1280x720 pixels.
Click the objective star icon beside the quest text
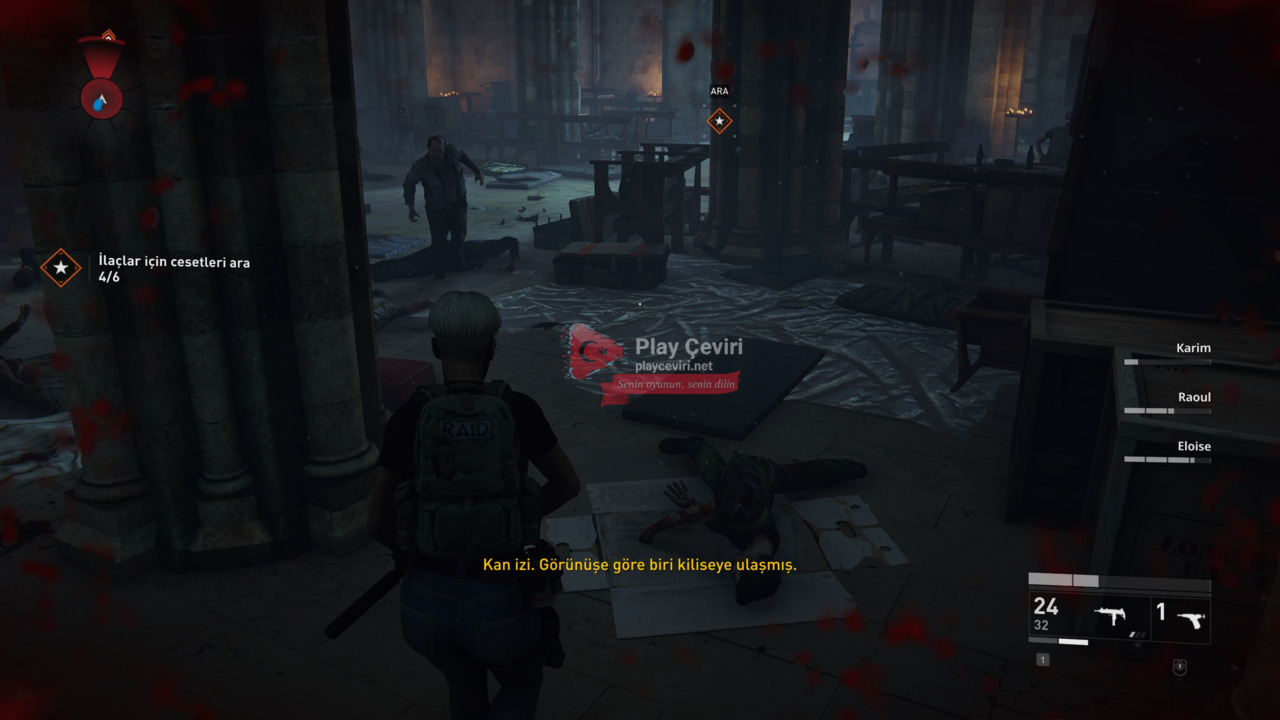(x=61, y=268)
